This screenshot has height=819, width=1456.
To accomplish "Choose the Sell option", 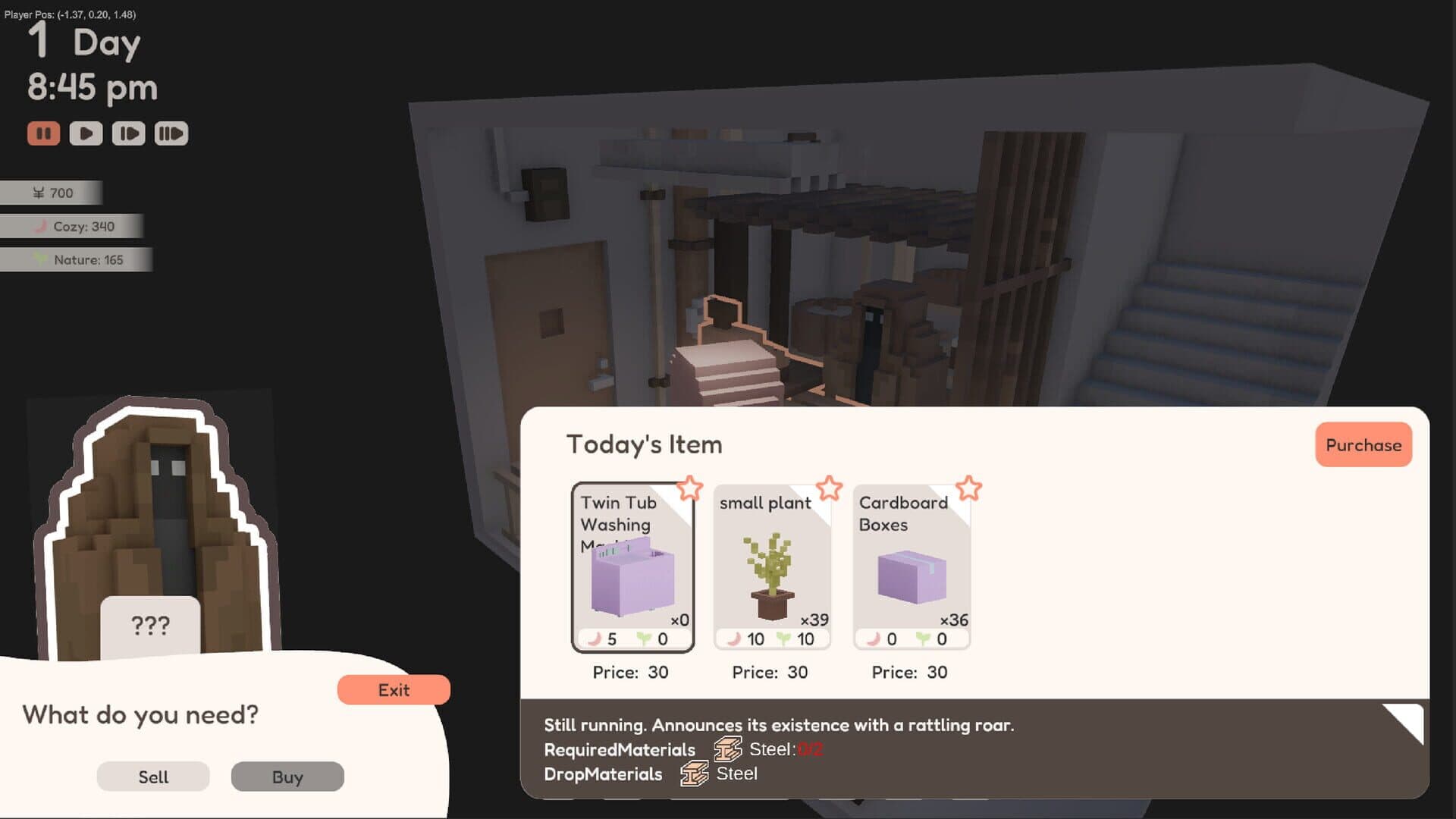I will coord(152,777).
